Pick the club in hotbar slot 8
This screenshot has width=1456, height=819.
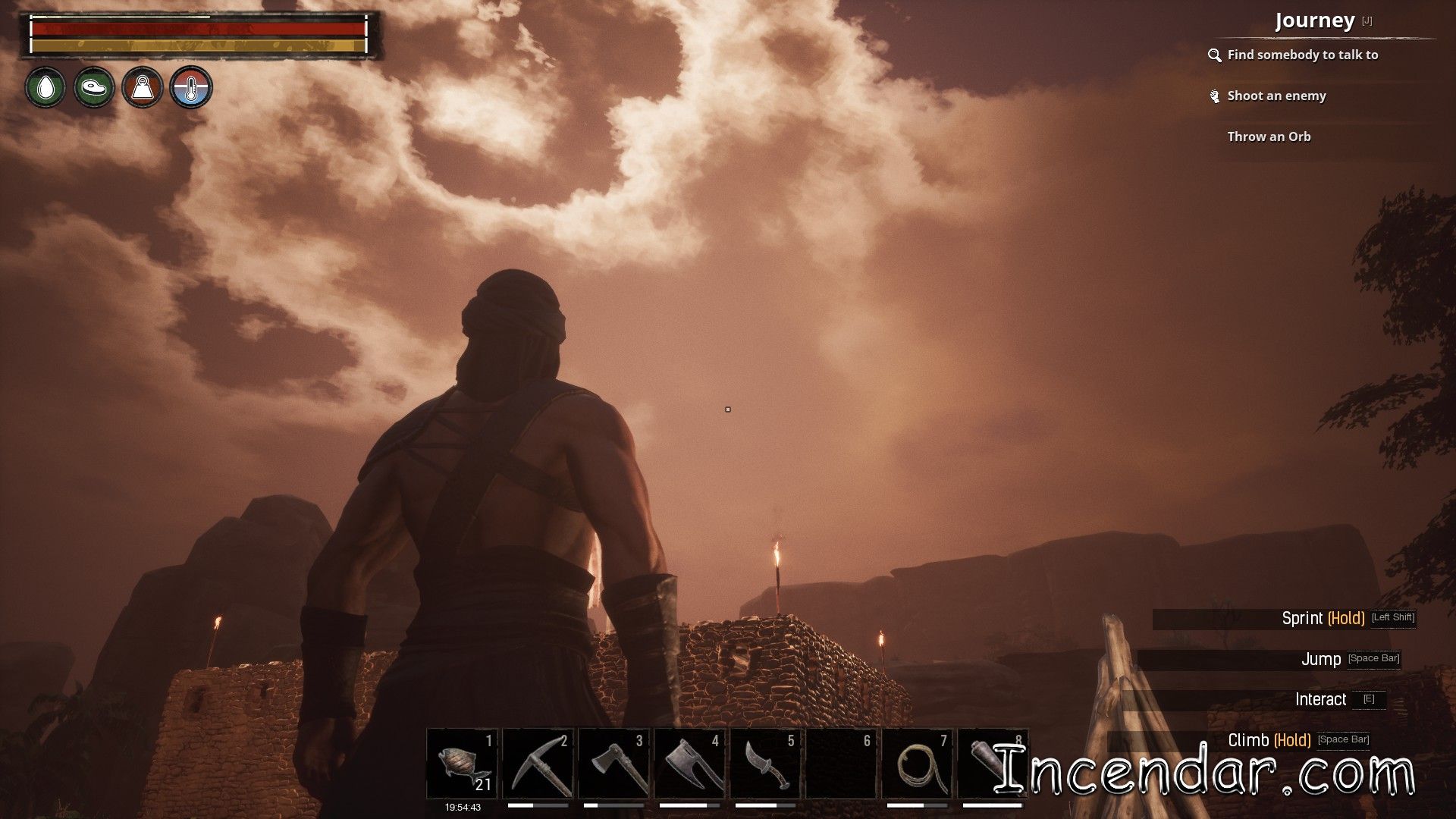pyautogui.click(x=990, y=763)
